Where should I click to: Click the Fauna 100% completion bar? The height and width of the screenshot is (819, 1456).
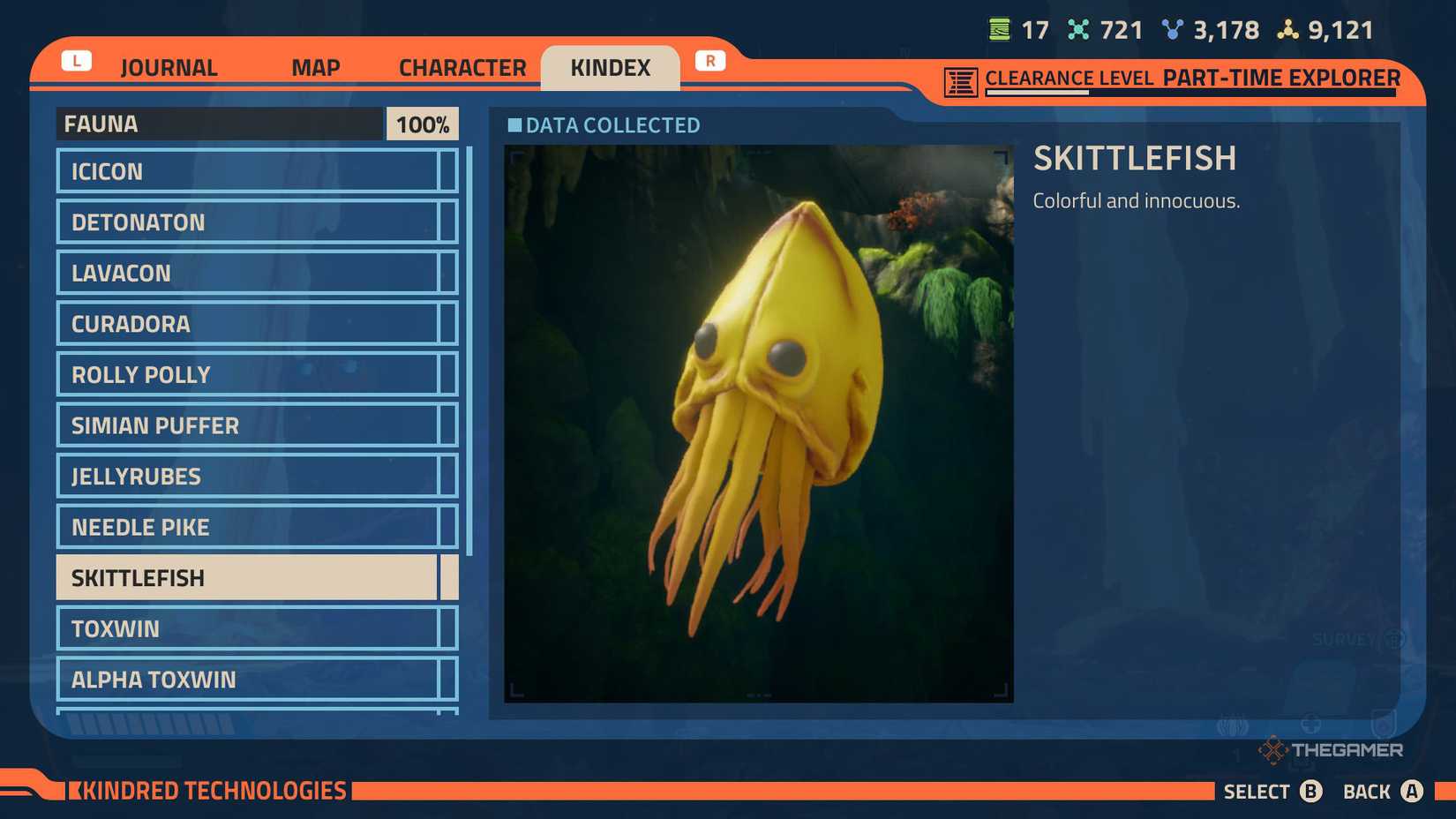[x=256, y=124]
